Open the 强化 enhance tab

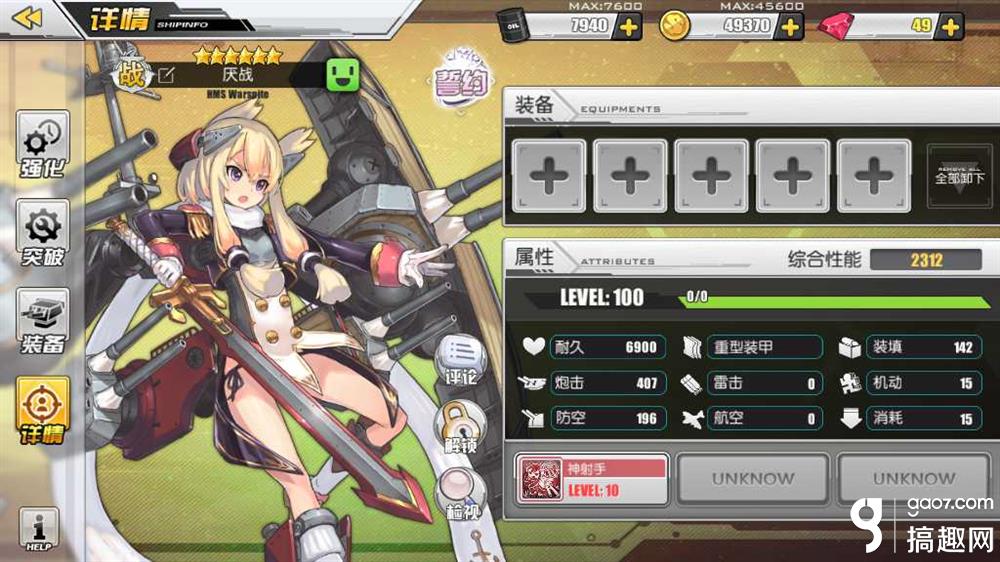click(x=43, y=145)
